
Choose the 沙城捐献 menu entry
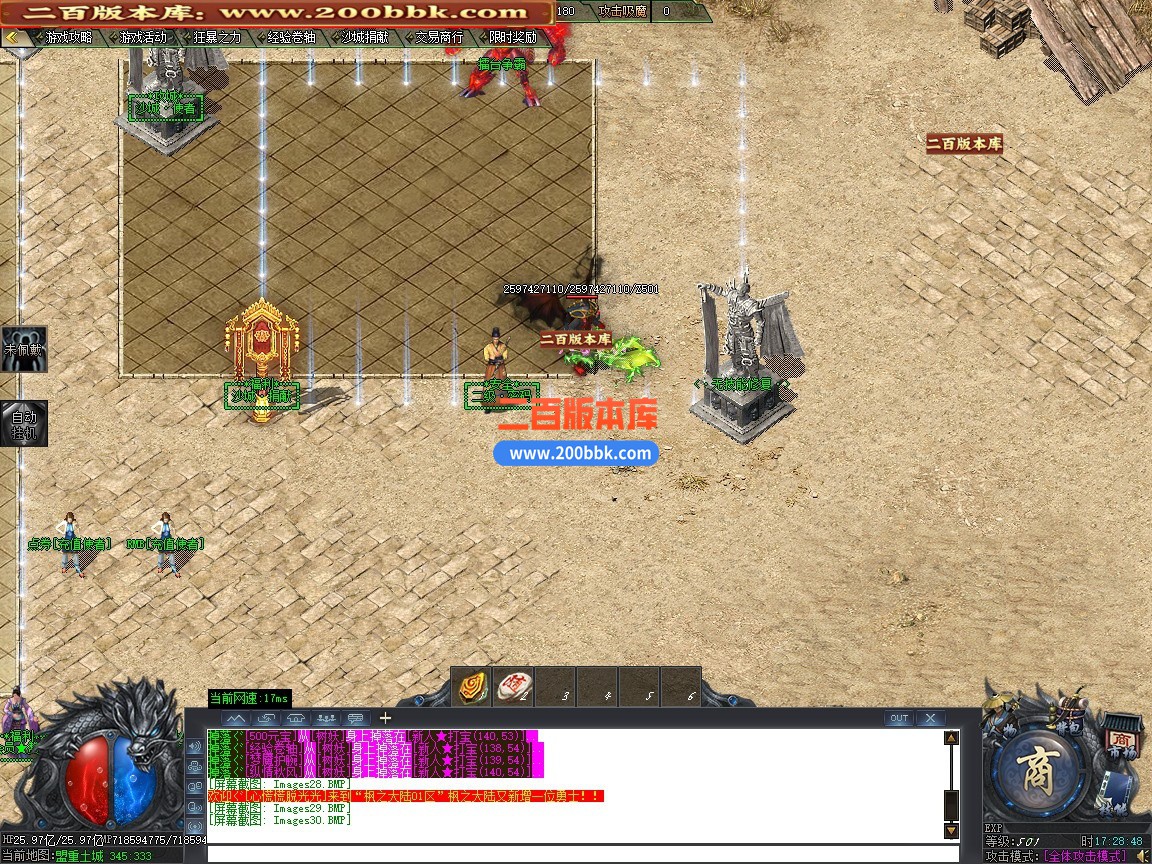[x=364, y=37]
